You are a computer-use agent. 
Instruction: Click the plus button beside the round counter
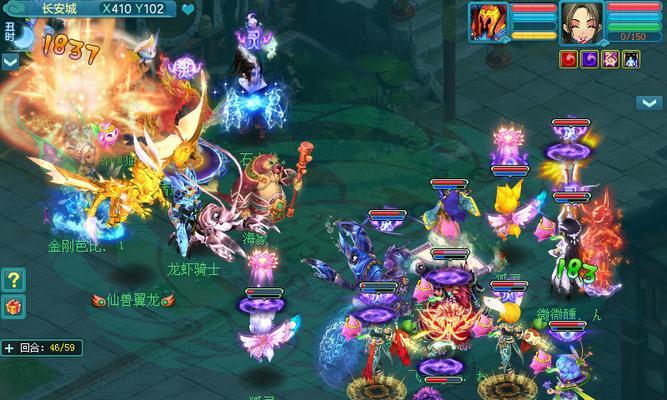click(x=9, y=348)
